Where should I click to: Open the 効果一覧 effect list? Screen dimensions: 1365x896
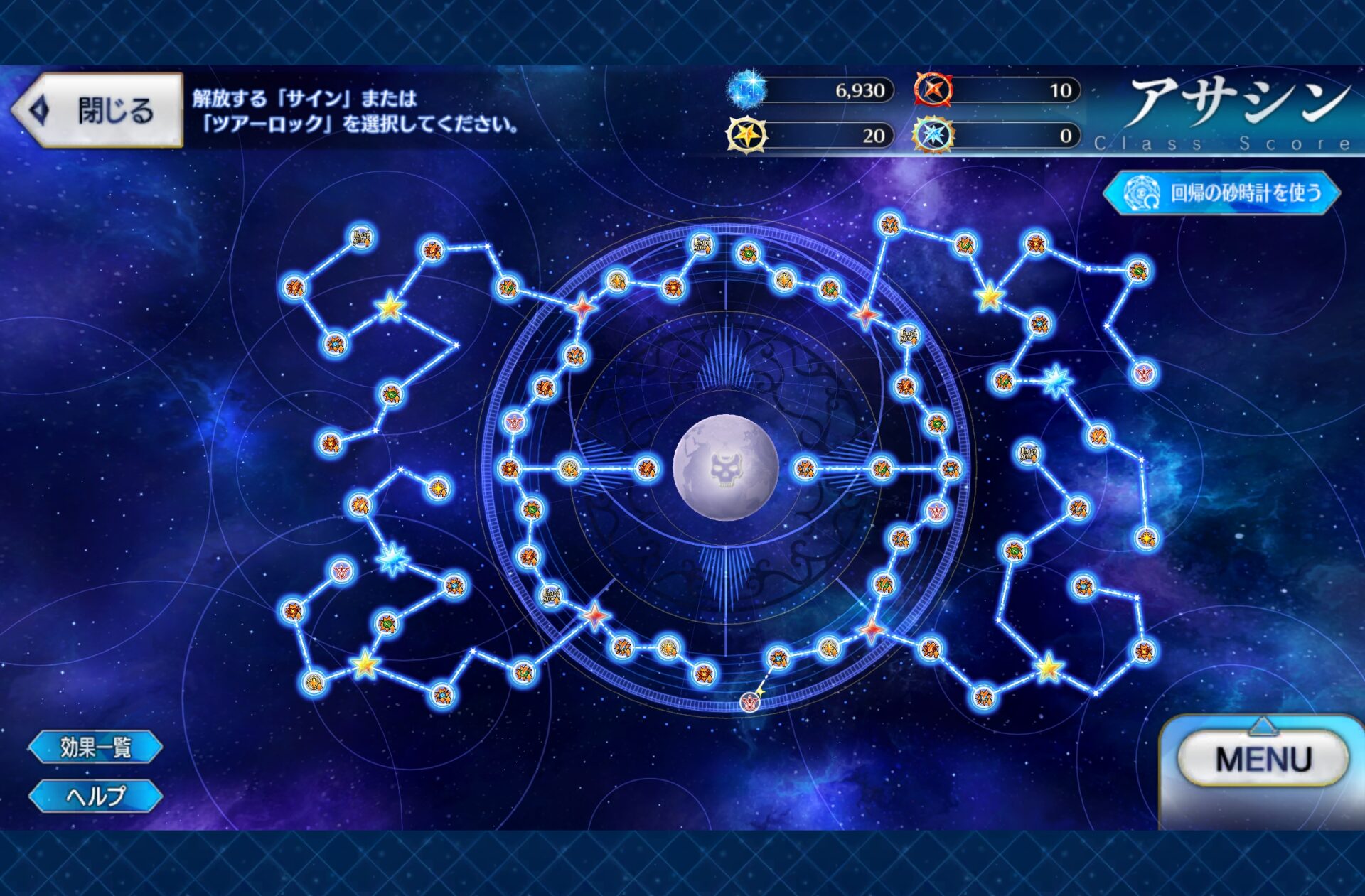(x=95, y=747)
